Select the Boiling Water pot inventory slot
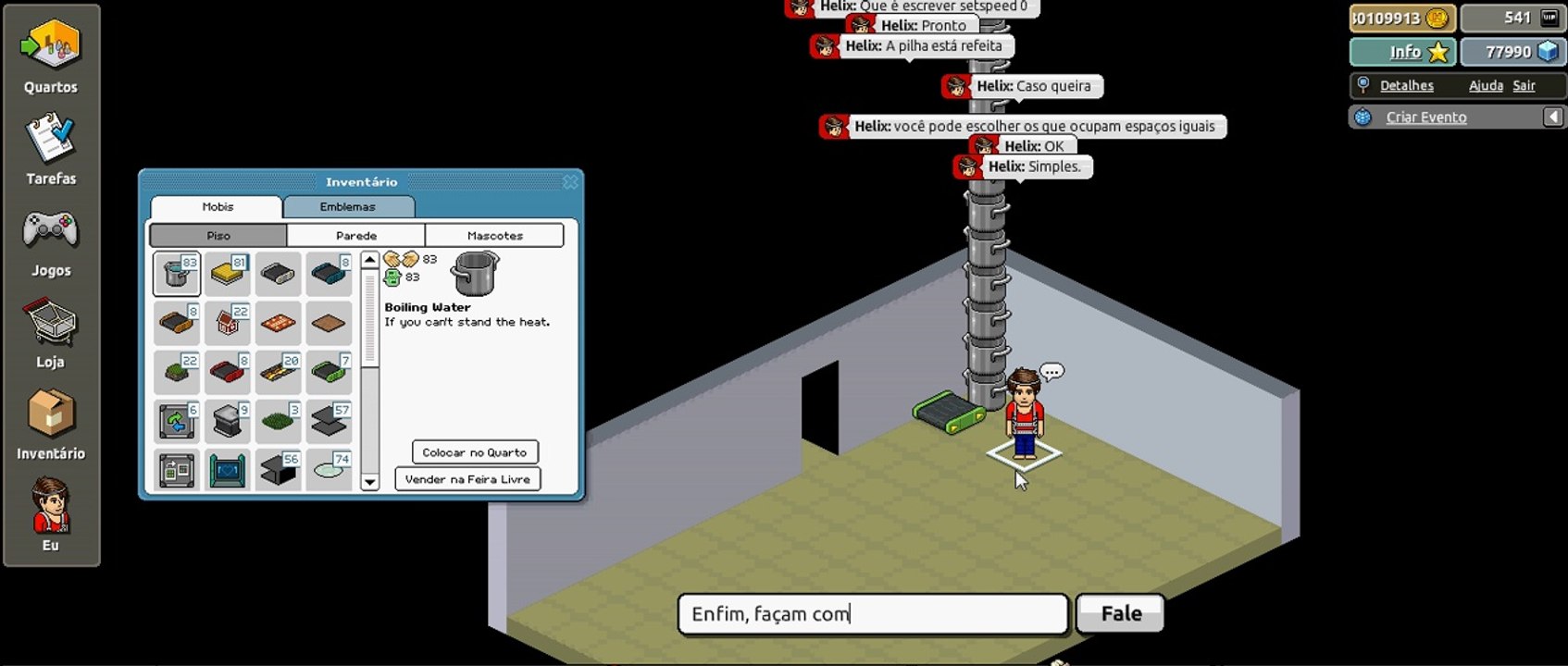1568x666 pixels. pyautogui.click(x=177, y=274)
